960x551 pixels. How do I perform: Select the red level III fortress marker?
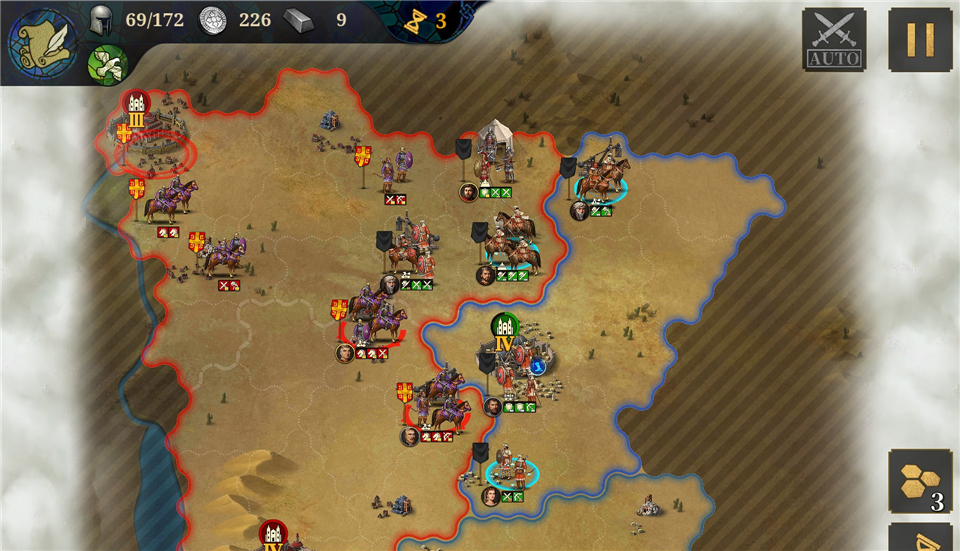click(136, 103)
